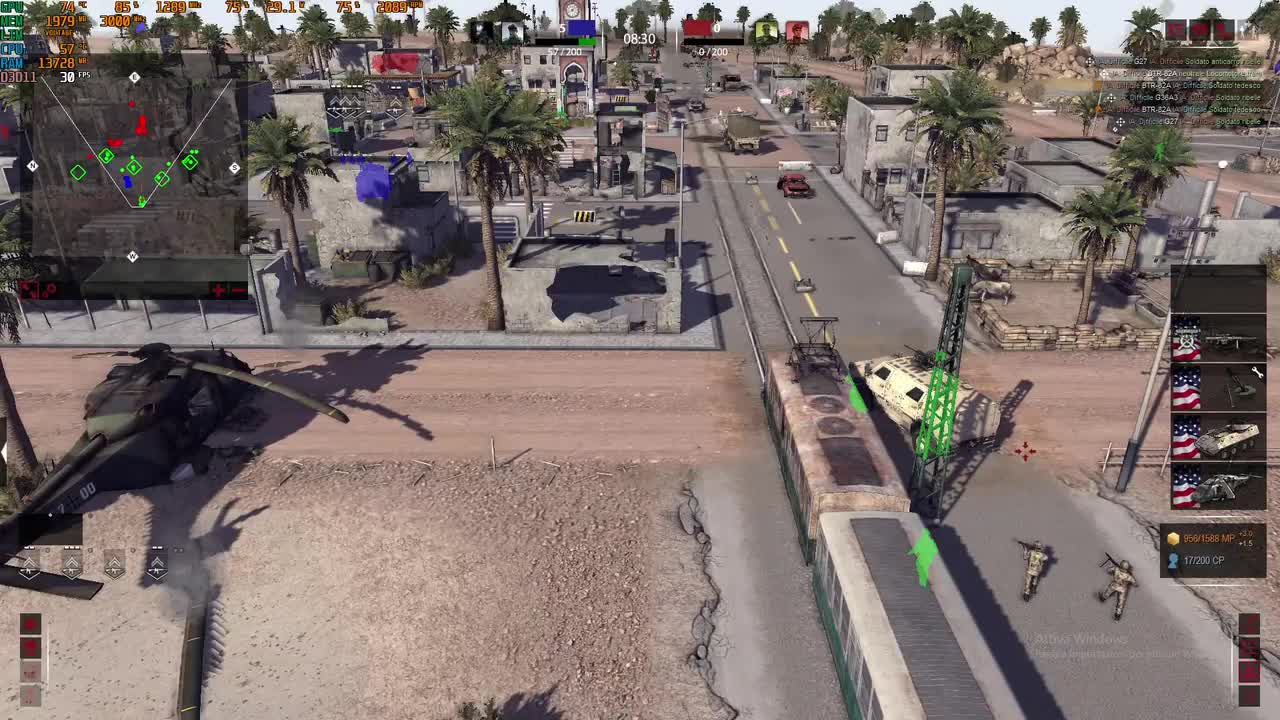
Task: Select the red officer portrait top right
Action: pos(796,30)
